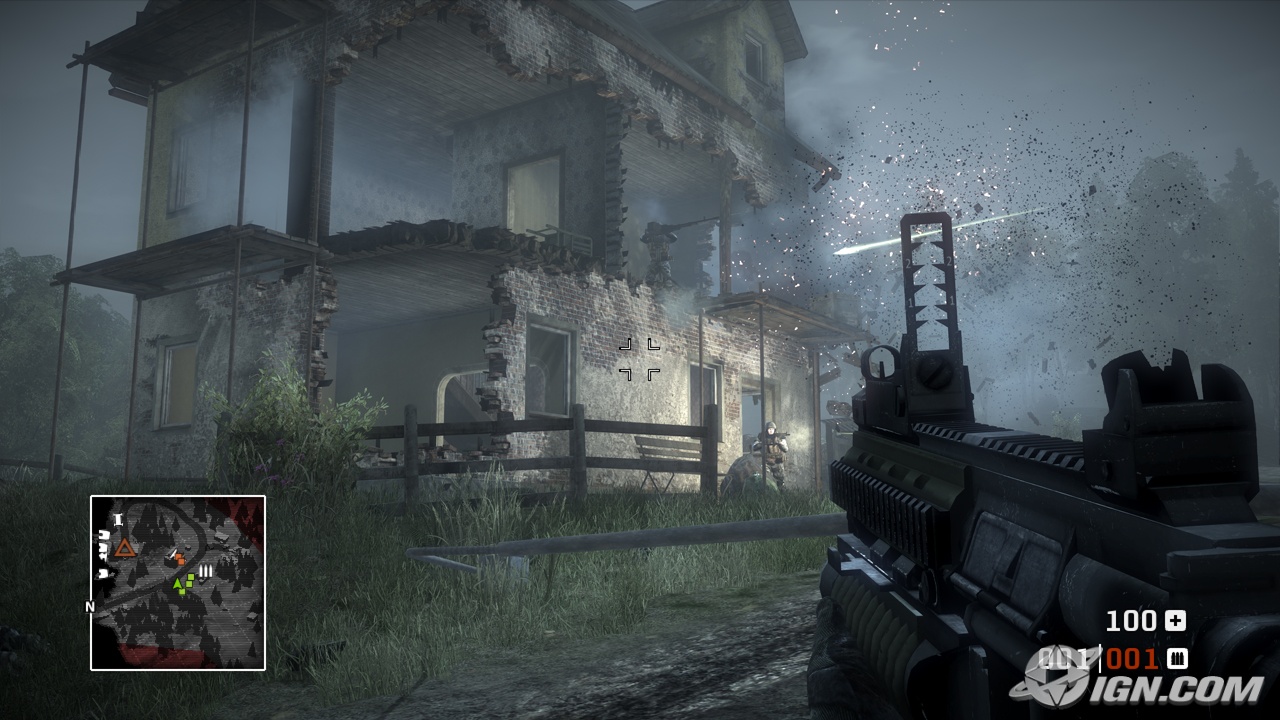Click the health cross icon beside 100
Screen dimensions: 1280x720
[x=1175, y=621]
